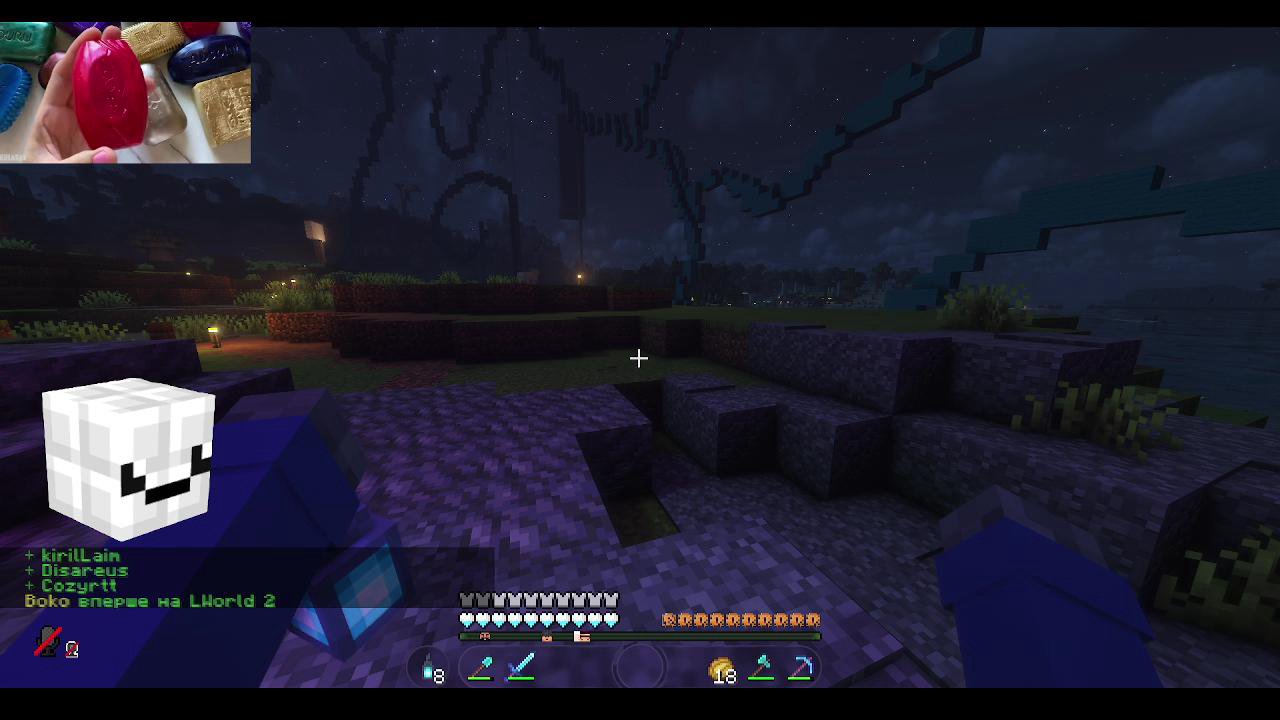Click the small red-crossed icon beside the microphone

pyautogui.click(x=71, y=650)
